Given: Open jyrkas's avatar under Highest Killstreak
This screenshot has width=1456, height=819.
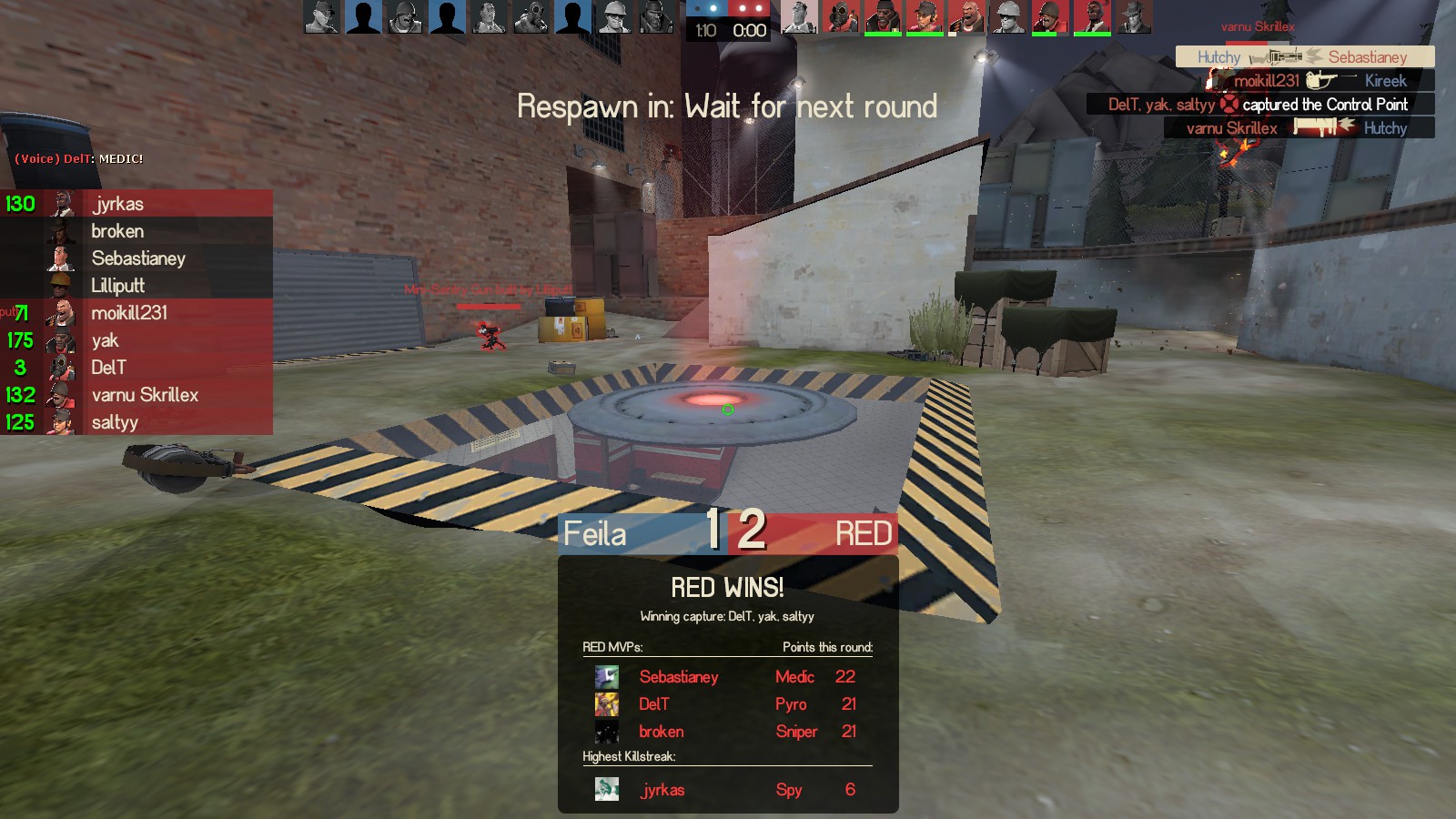Looking at the screenshot, I should click(607, 789).
